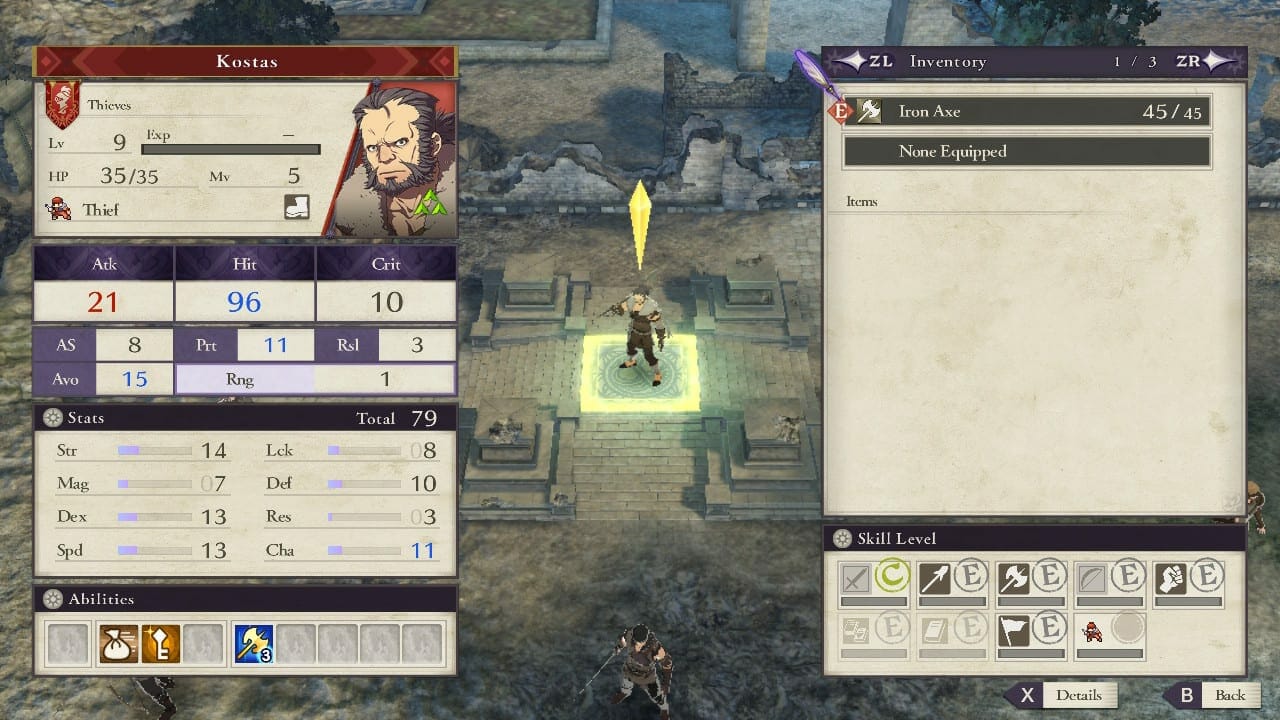
Task: View the sword skill level icon
Action: [856, 579]
